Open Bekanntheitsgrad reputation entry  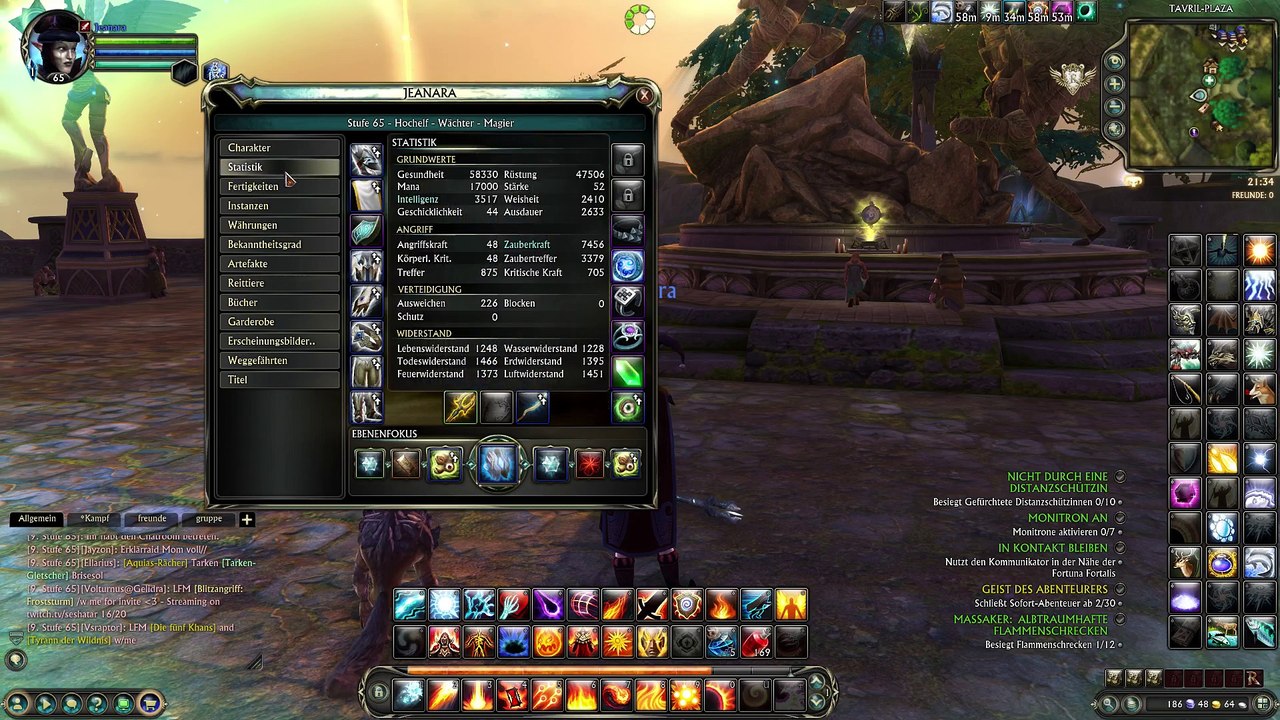tap(279, 245)
